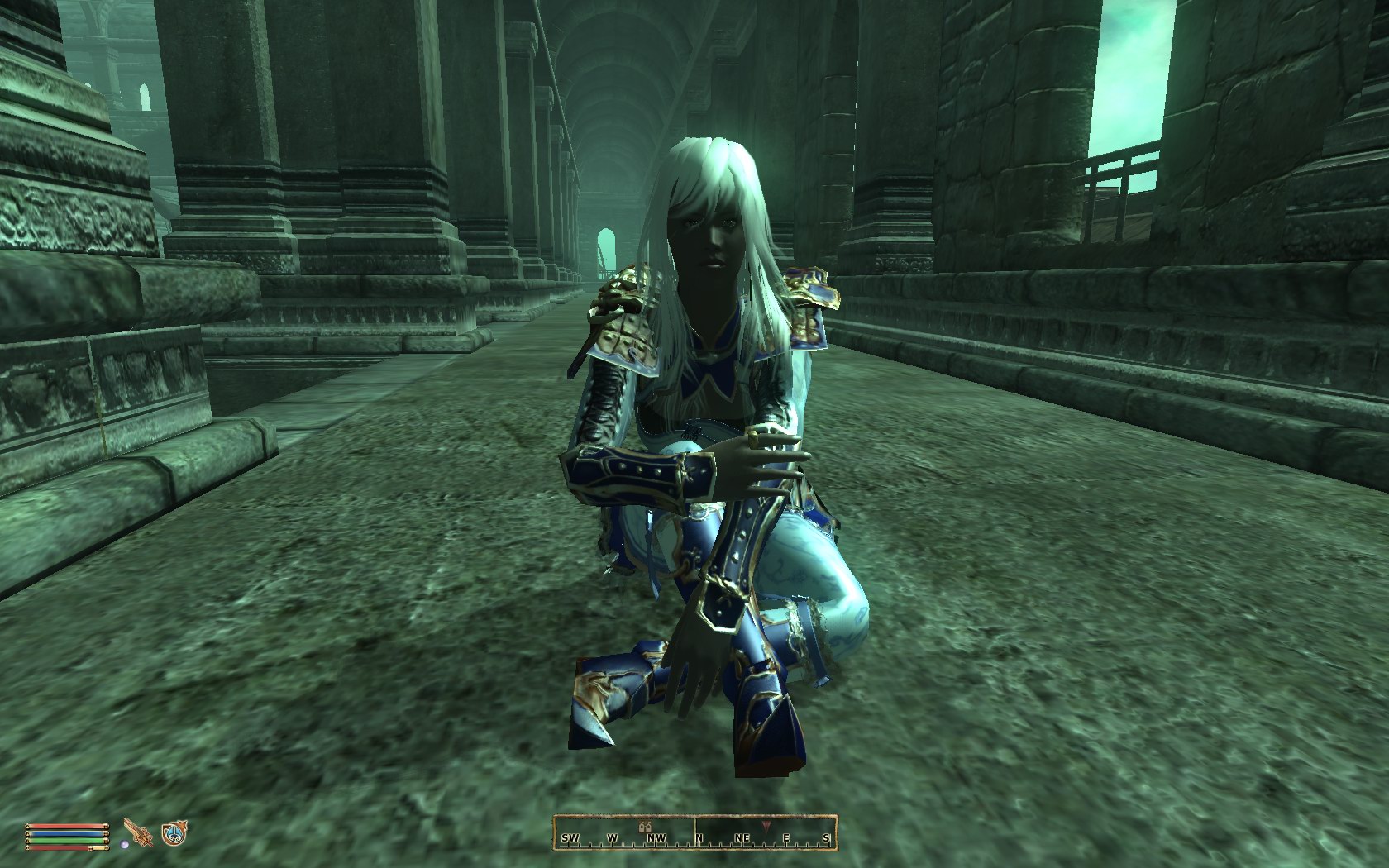Select the NW label on the compass
Viewport: 1389px width, 868px height.
tap(657, 837)
